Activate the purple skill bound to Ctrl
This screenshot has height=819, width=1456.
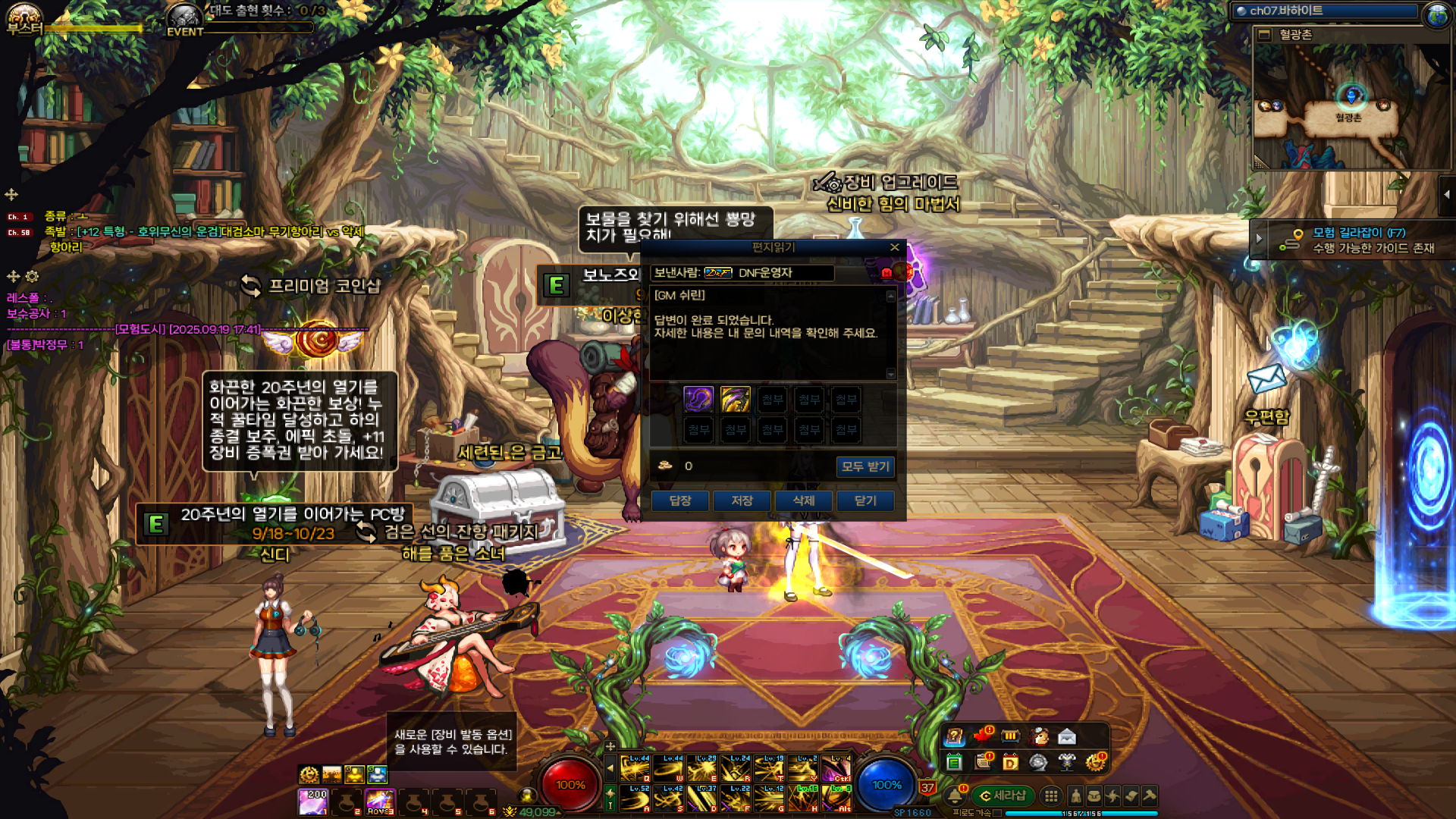837,768
